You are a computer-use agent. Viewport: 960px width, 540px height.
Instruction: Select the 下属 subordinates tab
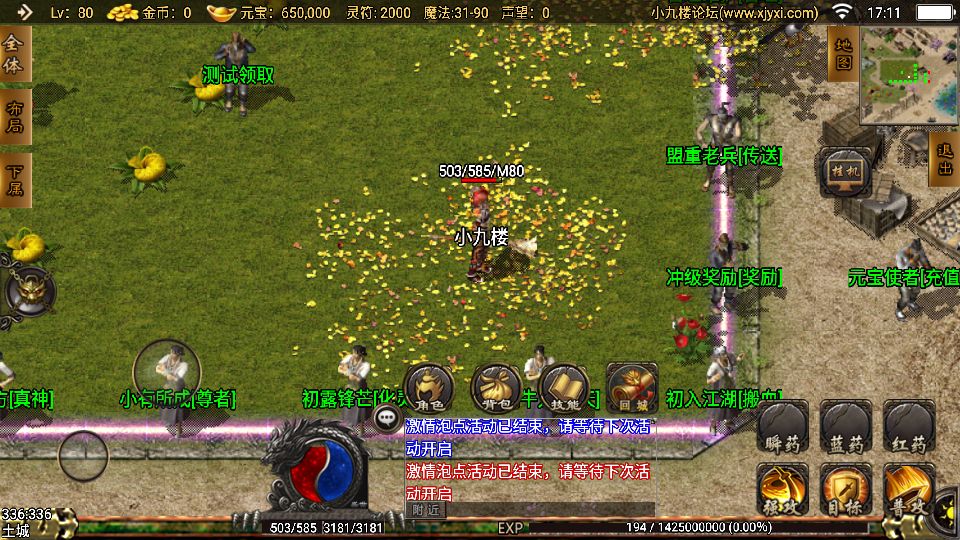pyautogui.click(x=14, y=180)
